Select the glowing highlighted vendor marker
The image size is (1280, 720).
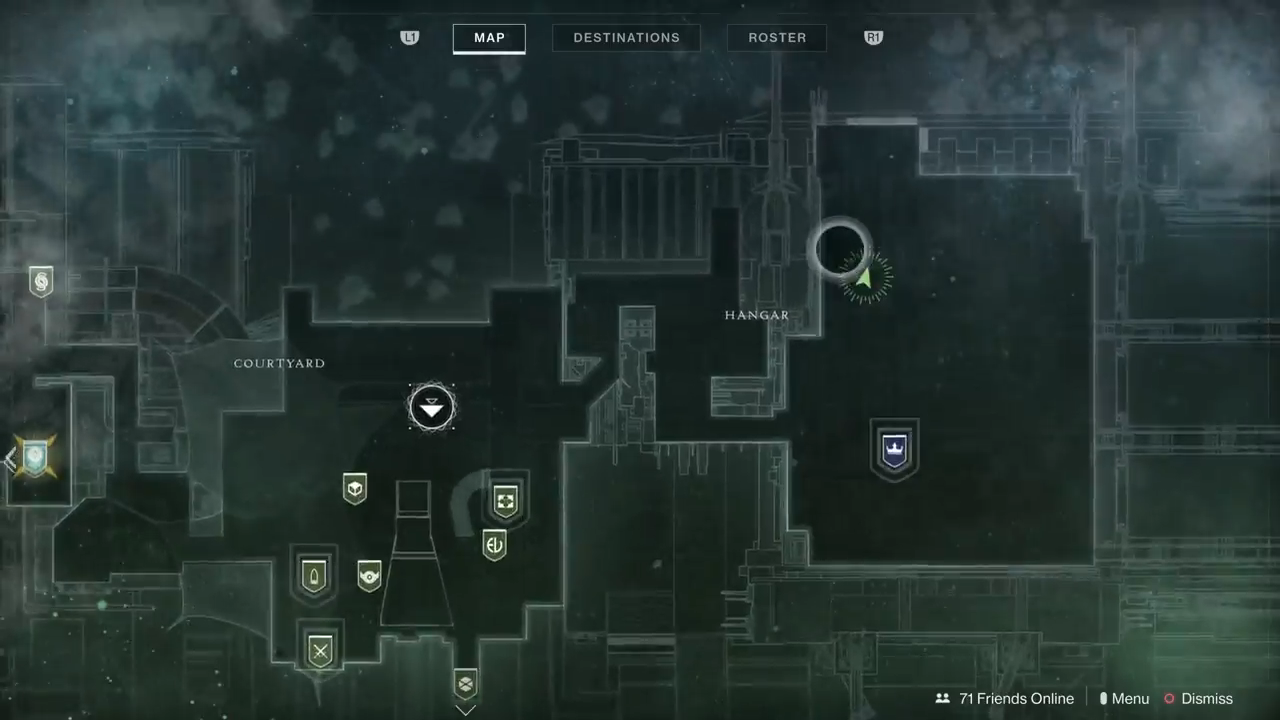point(36,457)
